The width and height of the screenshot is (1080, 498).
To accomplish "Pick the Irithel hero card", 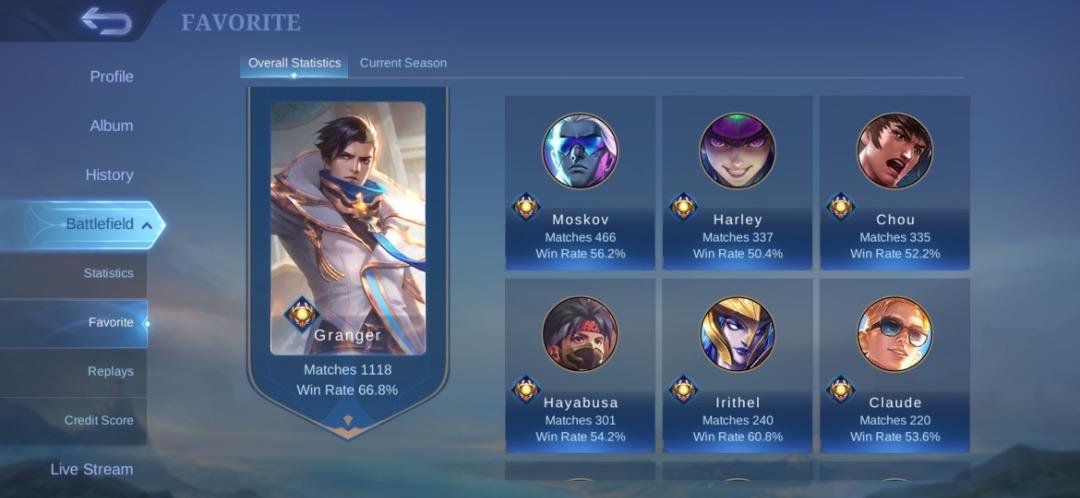I will tap(737, 365).
